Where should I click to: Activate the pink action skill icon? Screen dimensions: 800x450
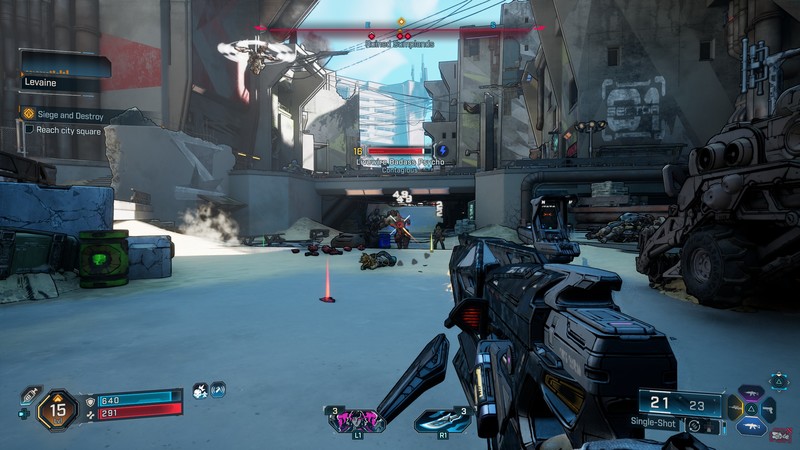(x=354, y=420)
